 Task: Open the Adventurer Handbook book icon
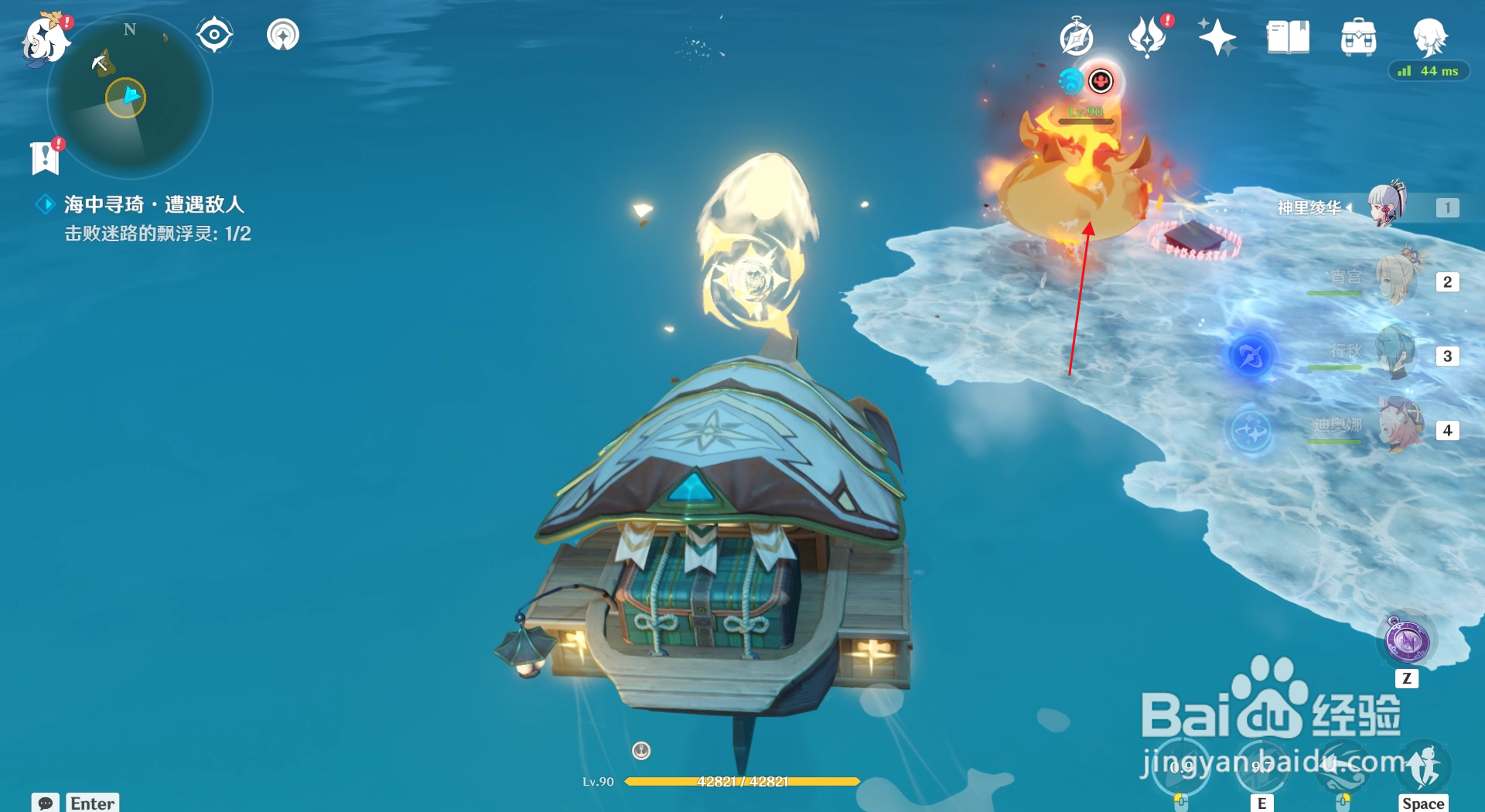point(1288,37)
